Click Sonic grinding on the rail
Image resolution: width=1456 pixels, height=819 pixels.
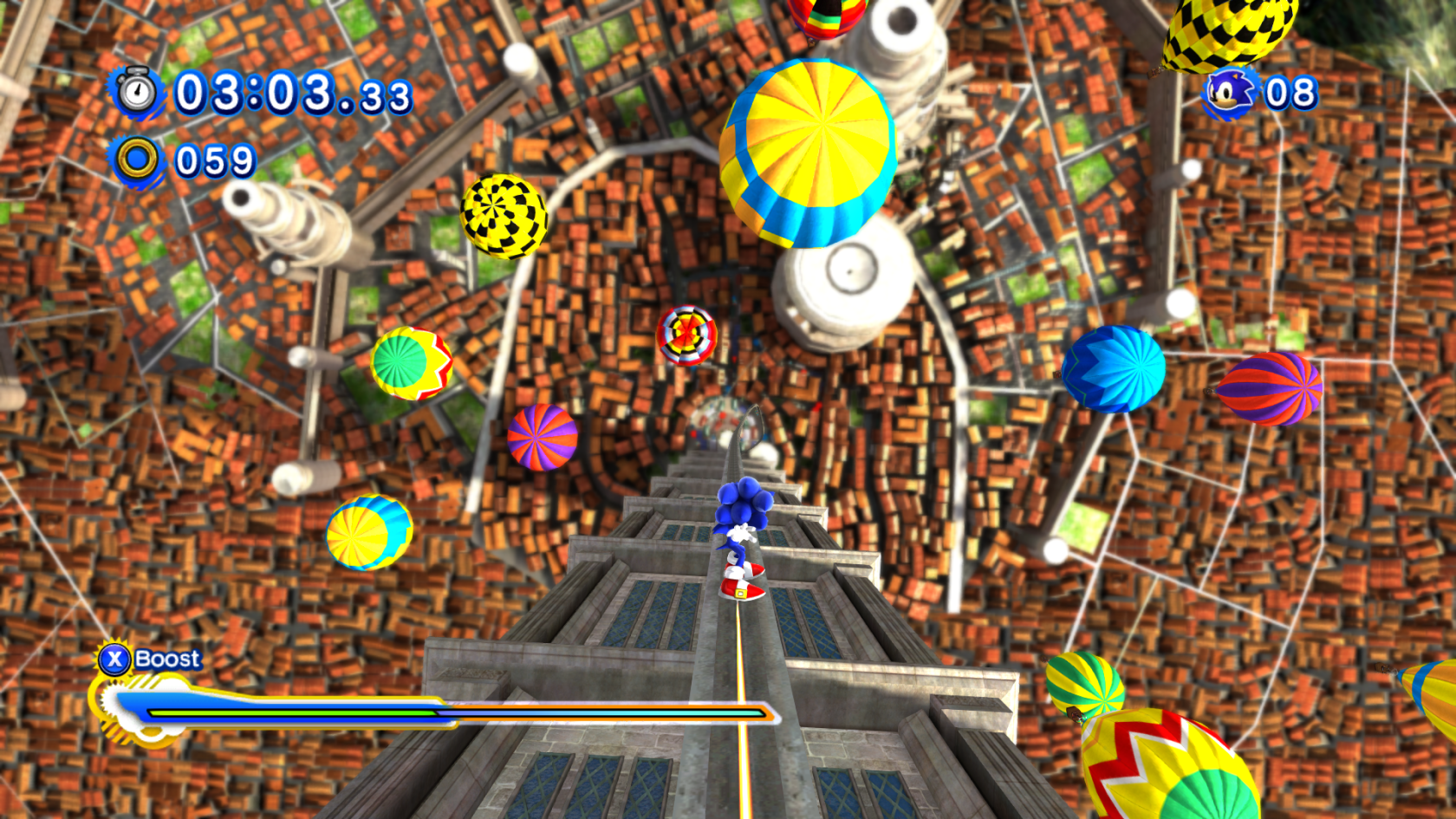pyautogui.click(x=742, y=537)
